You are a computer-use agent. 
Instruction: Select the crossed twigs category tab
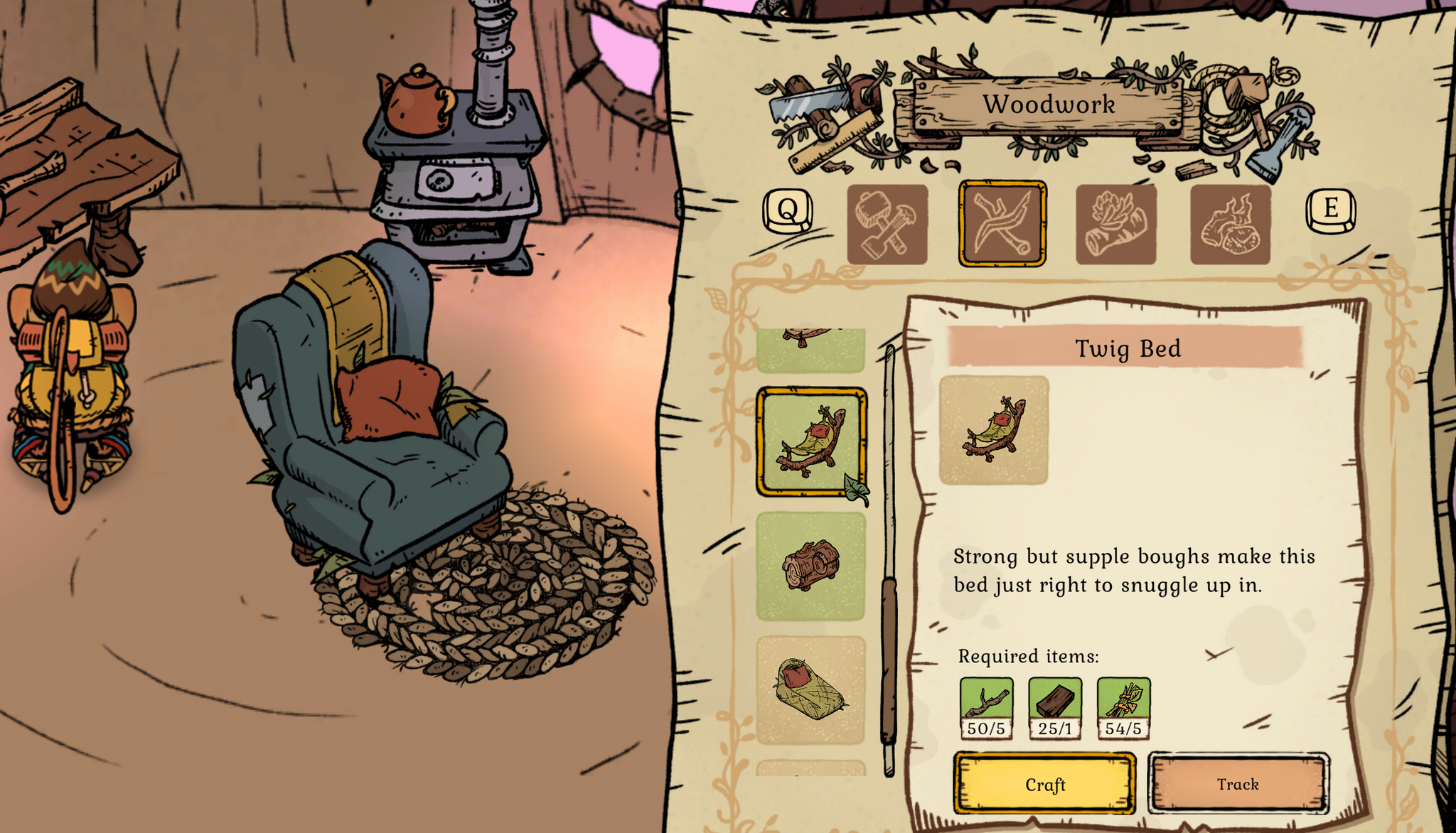coord(1002,225)
